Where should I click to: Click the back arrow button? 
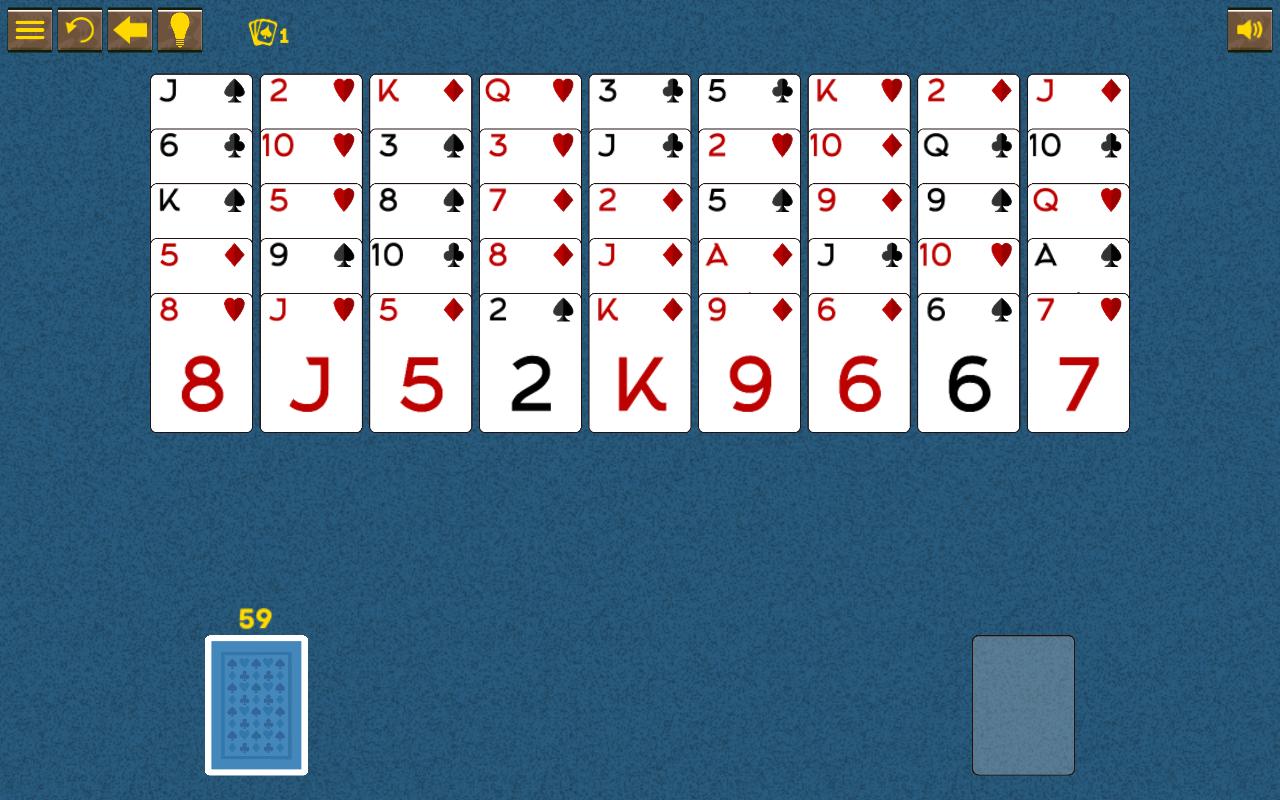129,30
